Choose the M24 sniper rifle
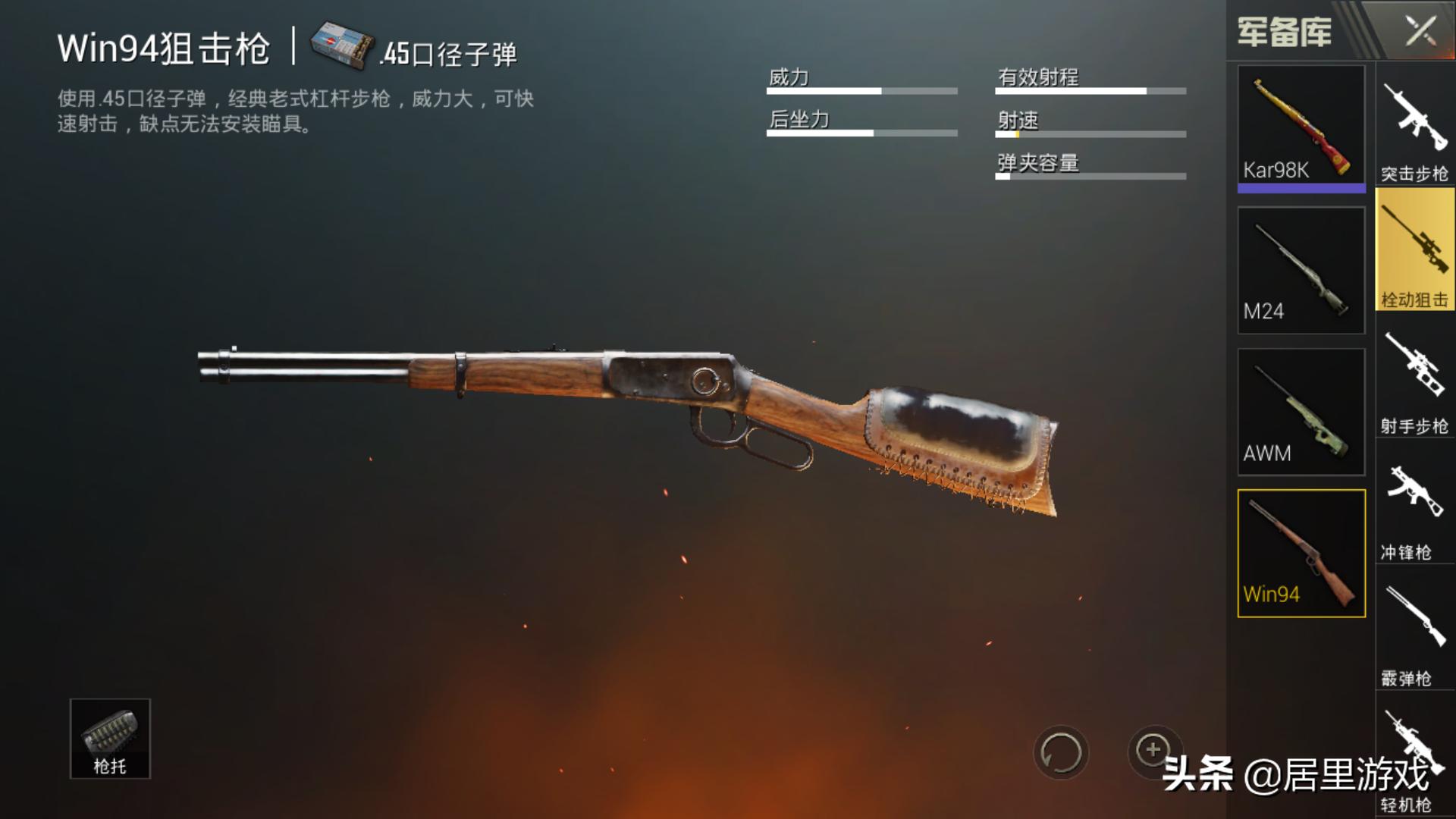The height and width of the screenshot is (819, 1456). [x=1301, y=270]
